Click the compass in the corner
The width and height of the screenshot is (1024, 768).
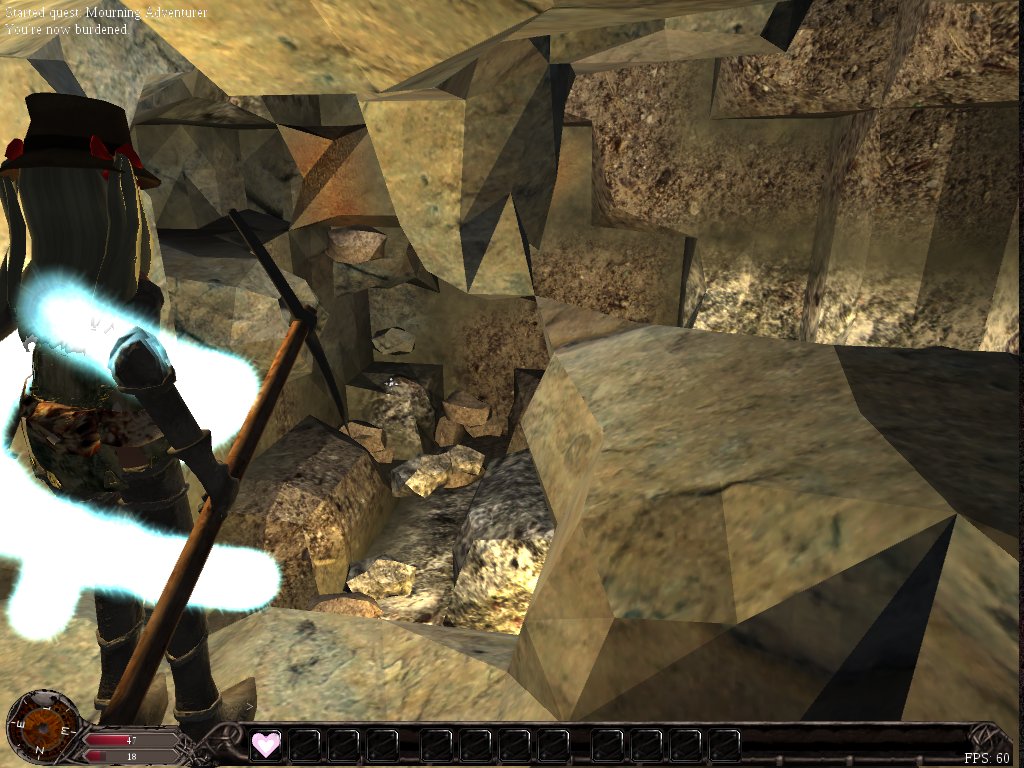pyautogui.click(x=43, y=726)
